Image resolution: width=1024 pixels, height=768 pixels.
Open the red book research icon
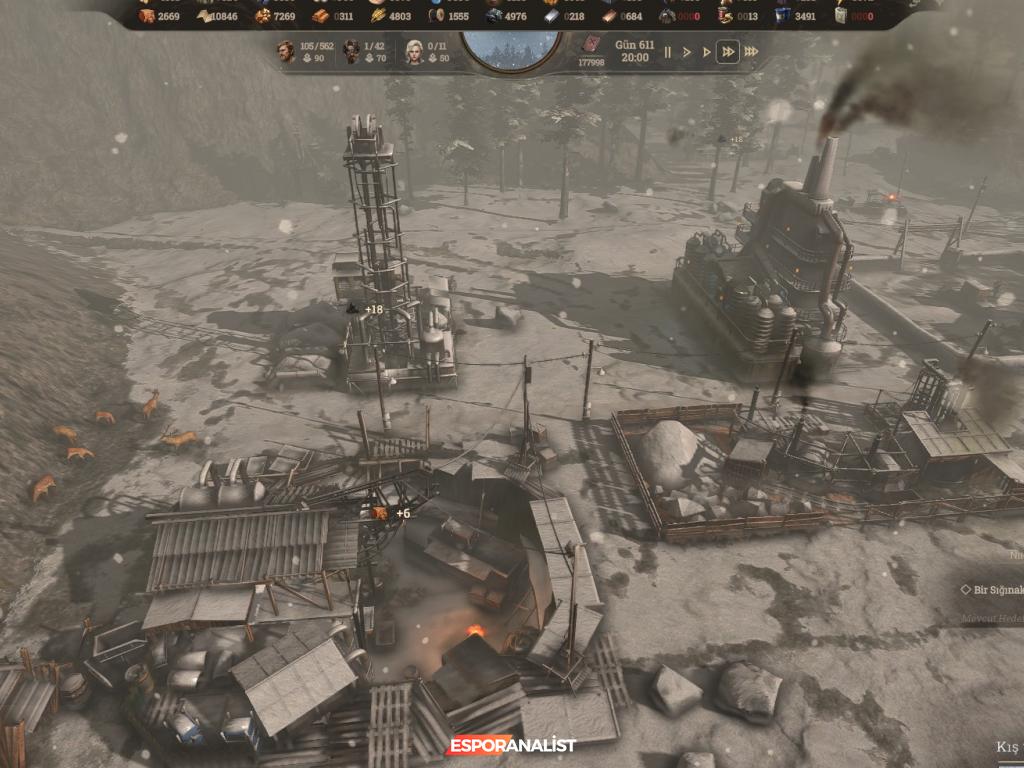pyautogui.click(x=590, y=46)
